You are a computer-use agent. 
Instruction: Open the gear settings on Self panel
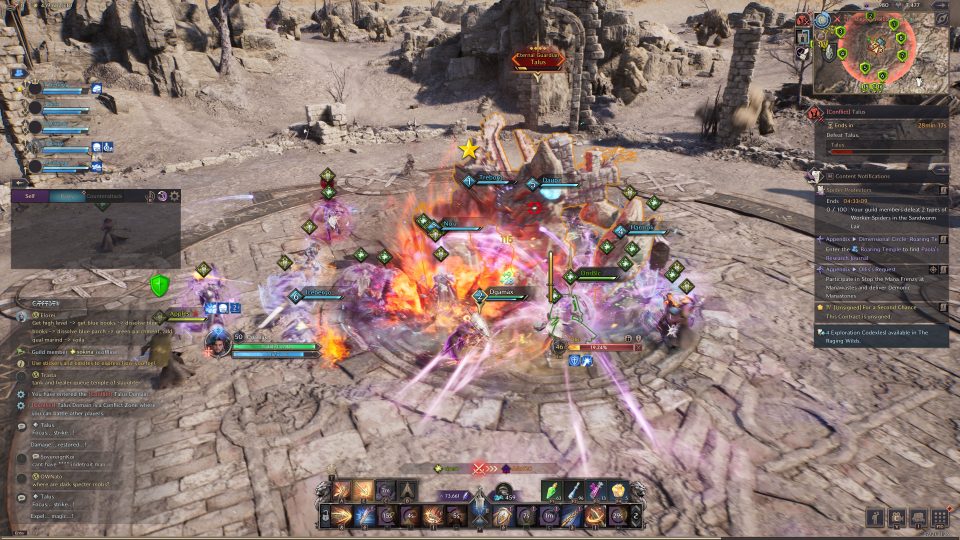pyautogui.click(x=174, y=196)
